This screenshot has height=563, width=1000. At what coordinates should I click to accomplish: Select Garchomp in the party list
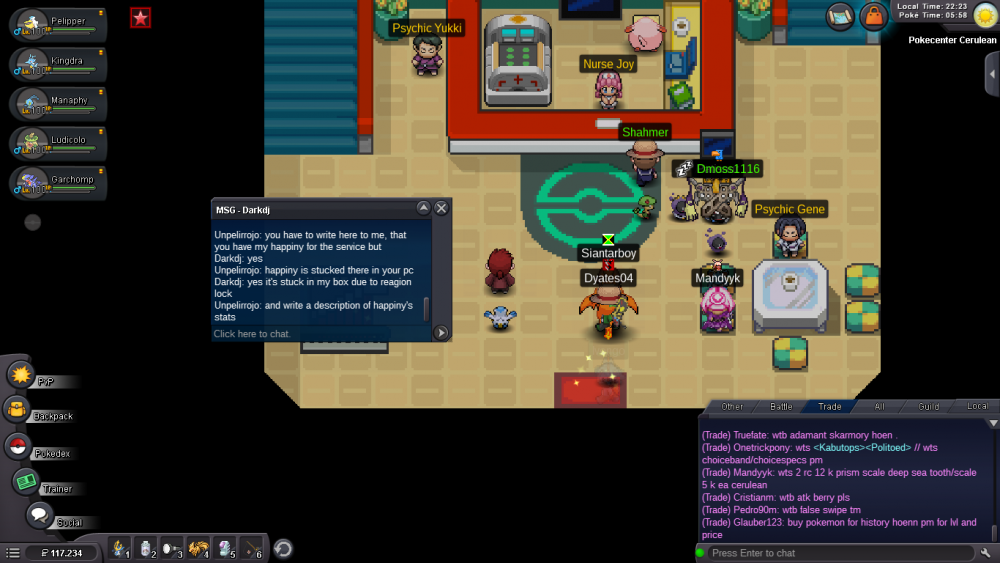point(58,184)
